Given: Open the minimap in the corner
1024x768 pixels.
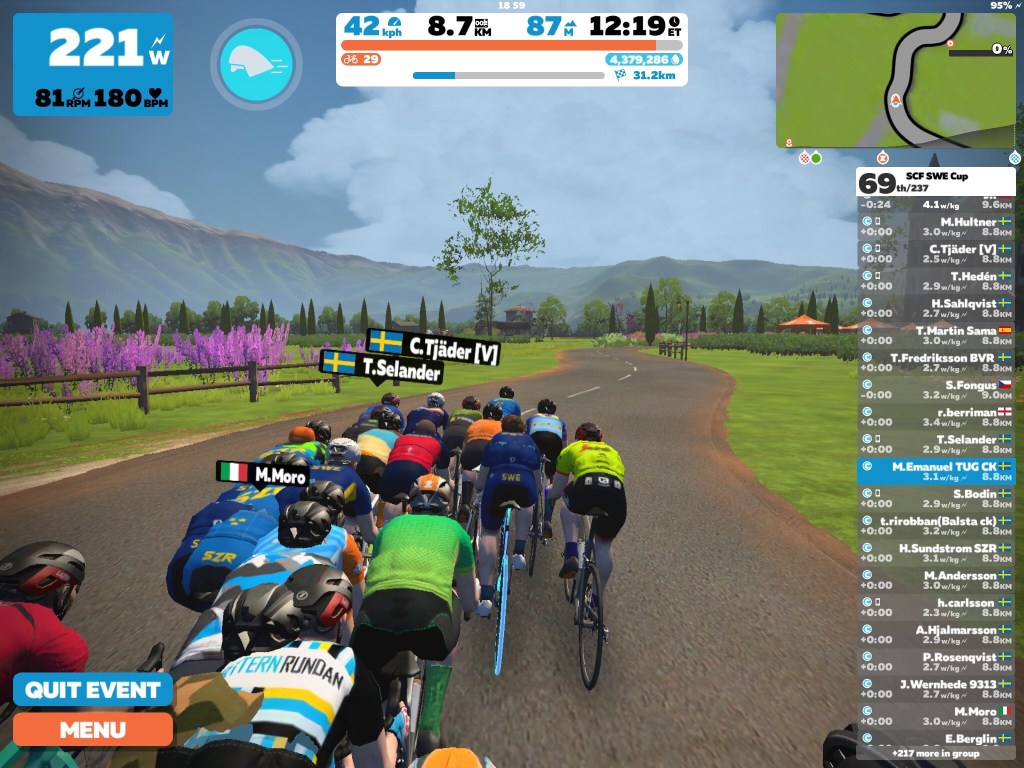Looking at the screenshot, I should [x=896, y=80].
